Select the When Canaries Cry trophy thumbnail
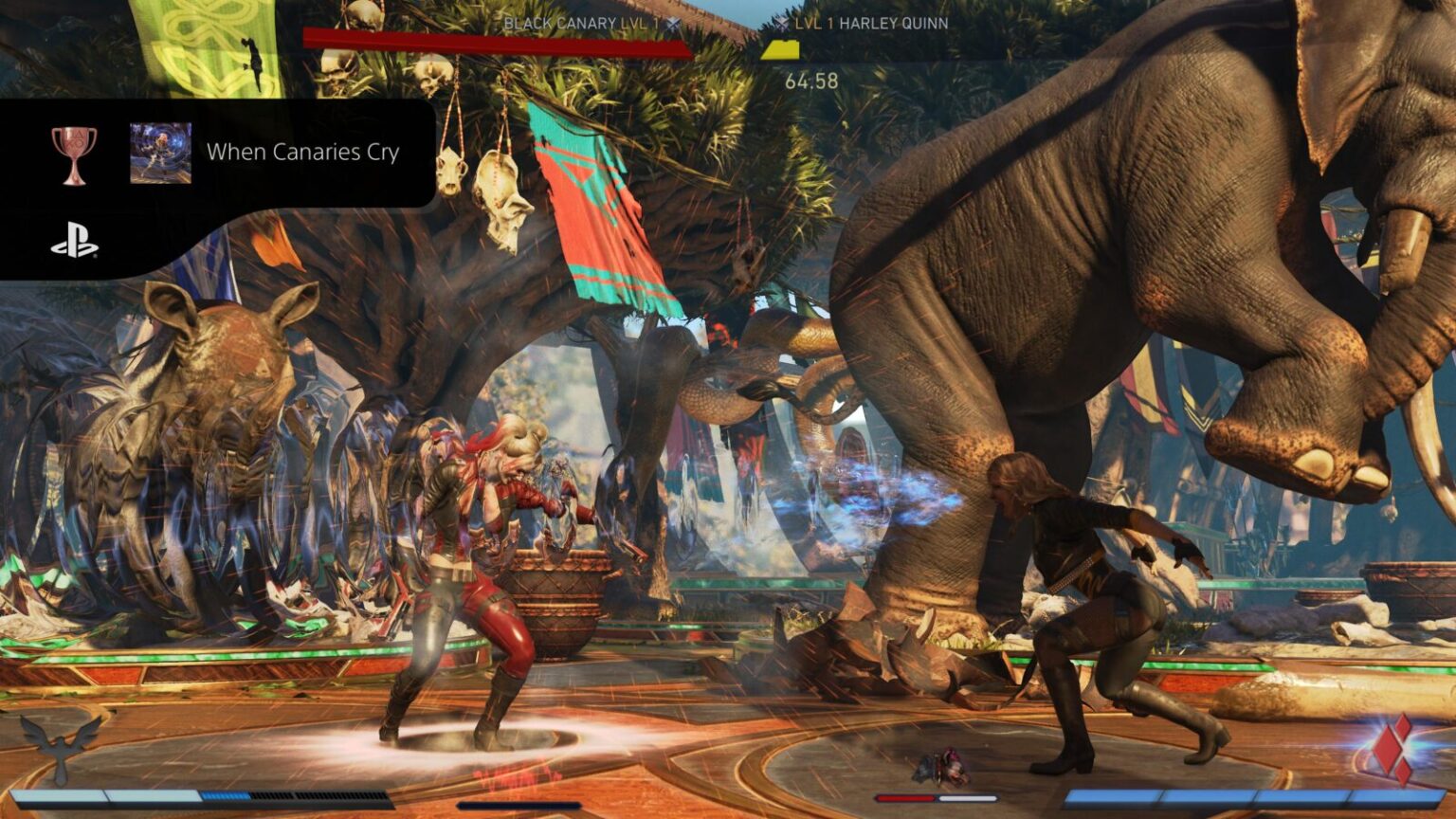 [x=161, y=150]
